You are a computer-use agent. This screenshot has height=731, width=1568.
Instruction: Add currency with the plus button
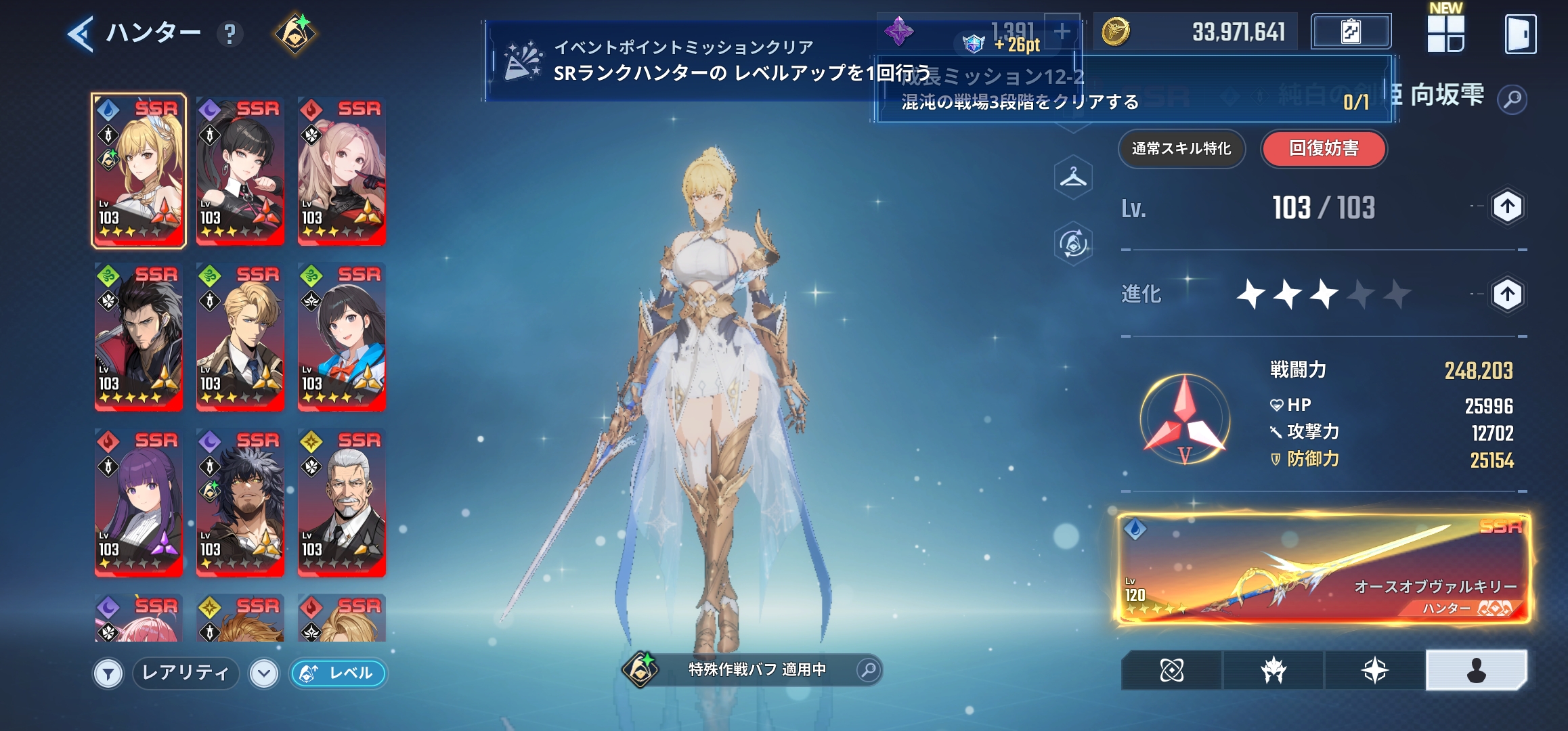click(x=1062, y=31)
